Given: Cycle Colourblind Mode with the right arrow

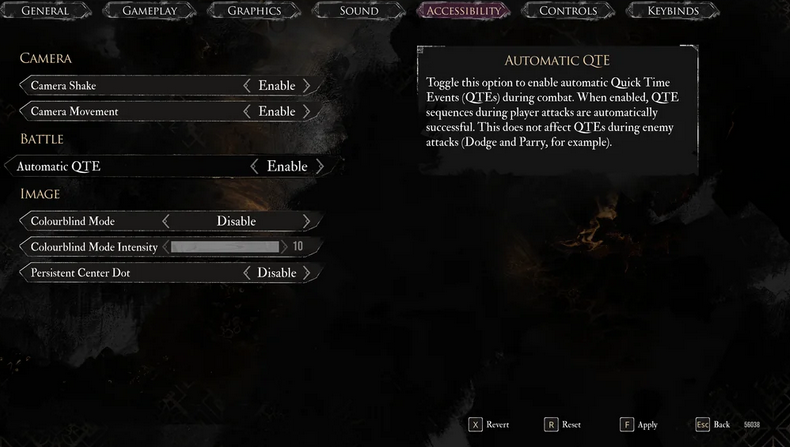Looking at the screenshot, I should [x=307, y=221].
